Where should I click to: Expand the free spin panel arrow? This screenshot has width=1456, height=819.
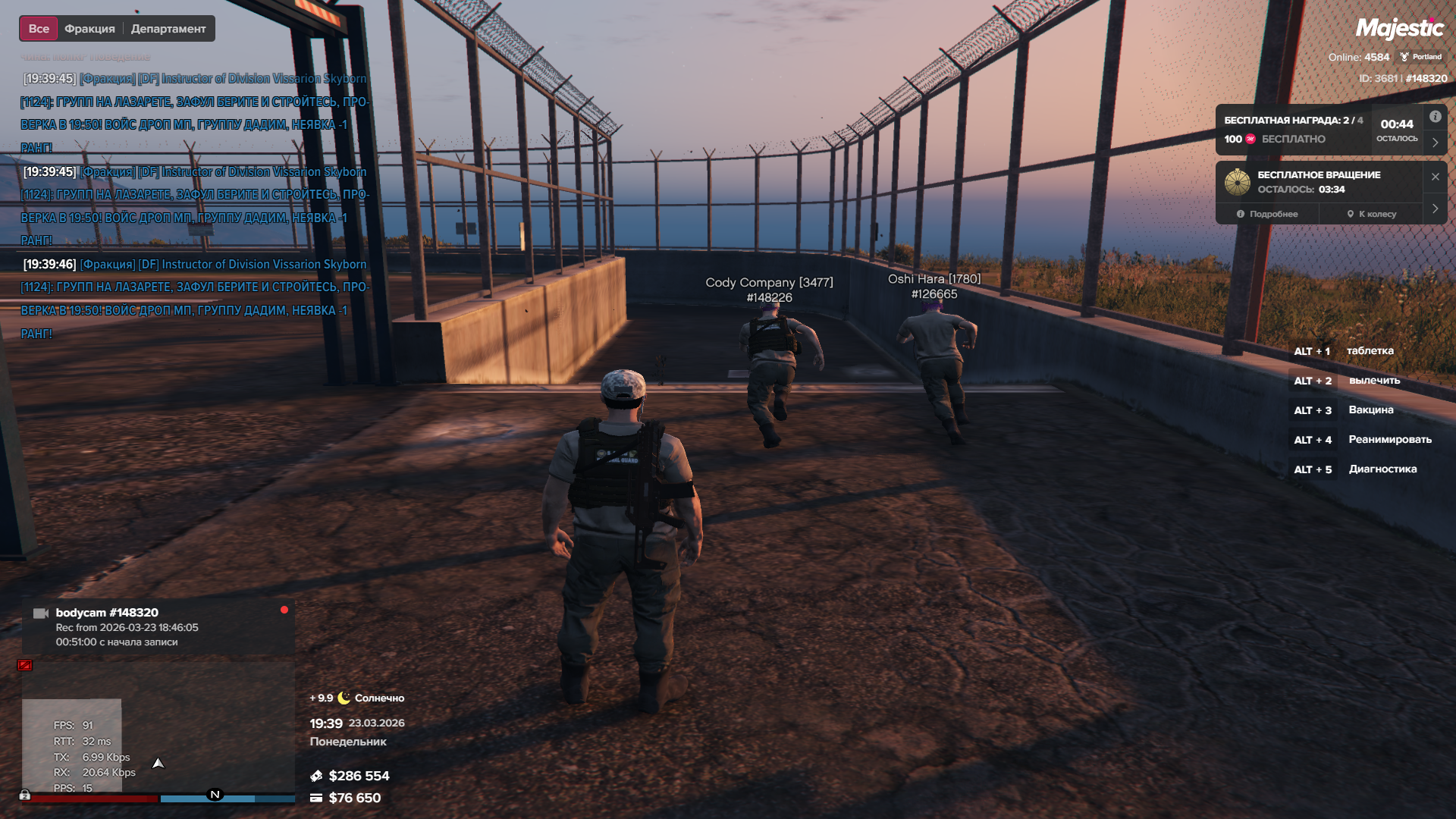tap(1436, 209)
